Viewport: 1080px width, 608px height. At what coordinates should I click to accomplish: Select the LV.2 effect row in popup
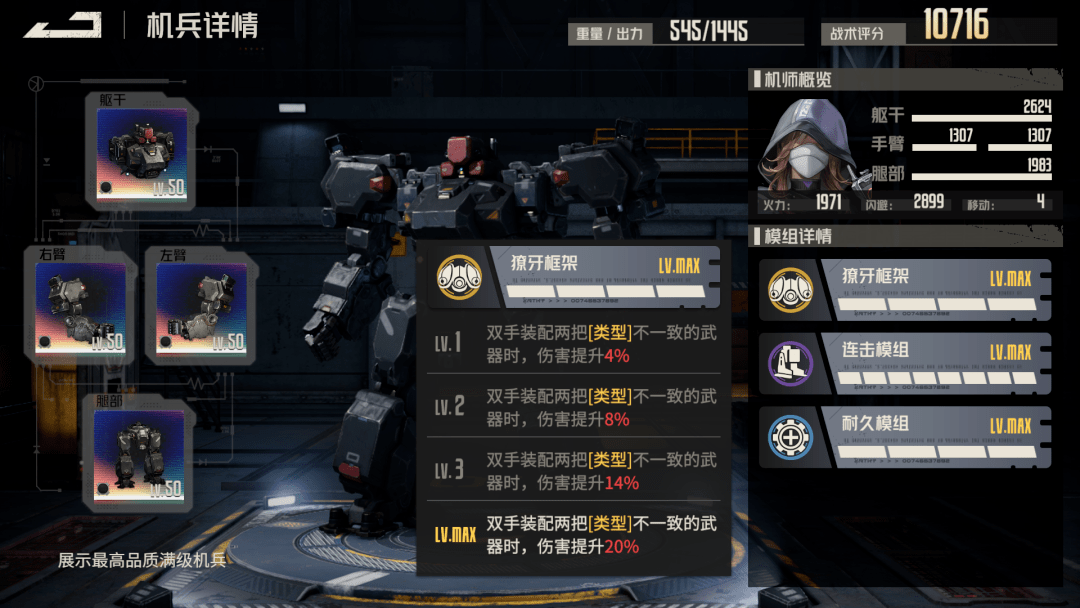[573, 407]
